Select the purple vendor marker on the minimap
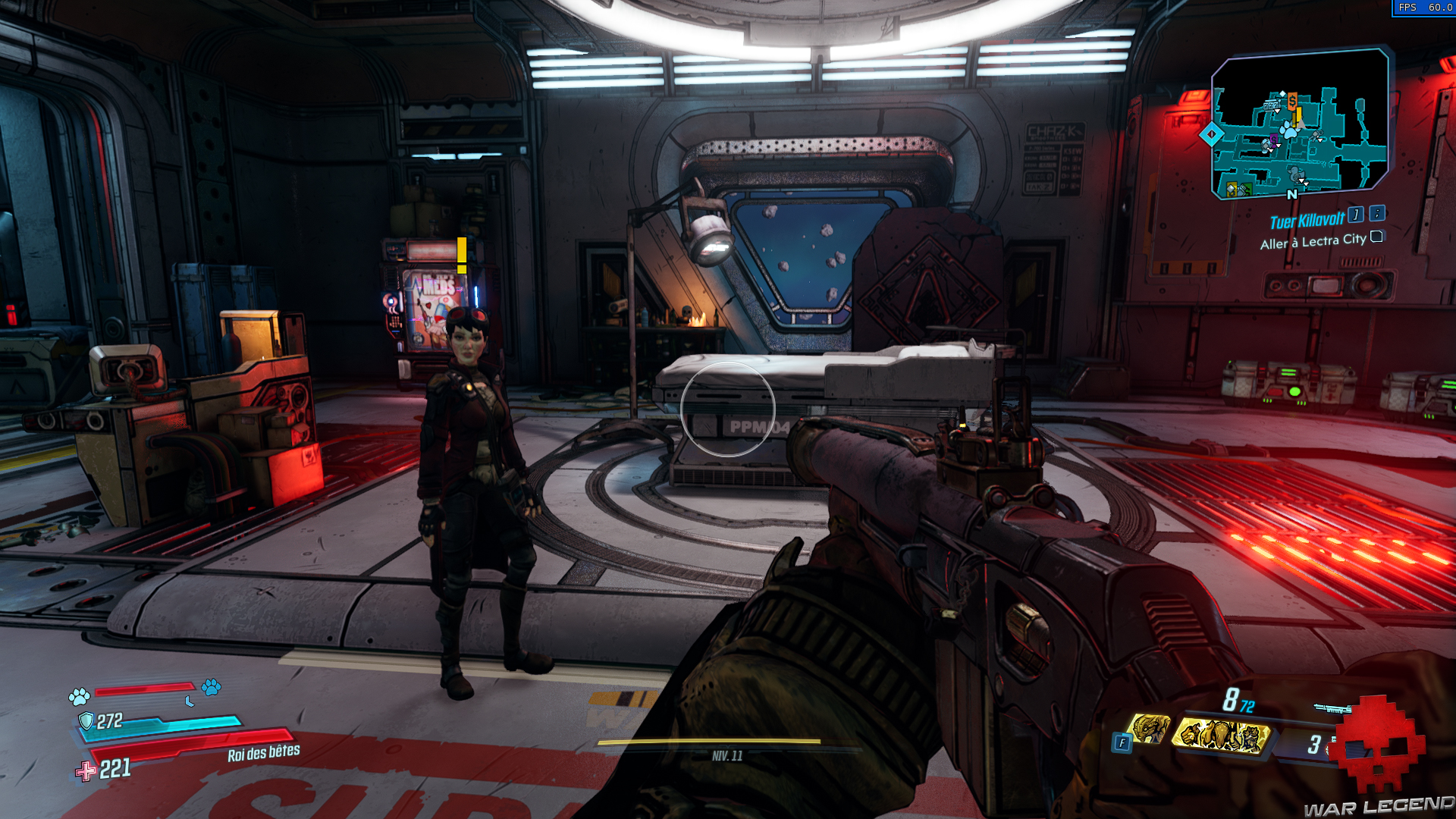The height and width of the screenshot is (819, 1456). click(x=1274, y=140)
